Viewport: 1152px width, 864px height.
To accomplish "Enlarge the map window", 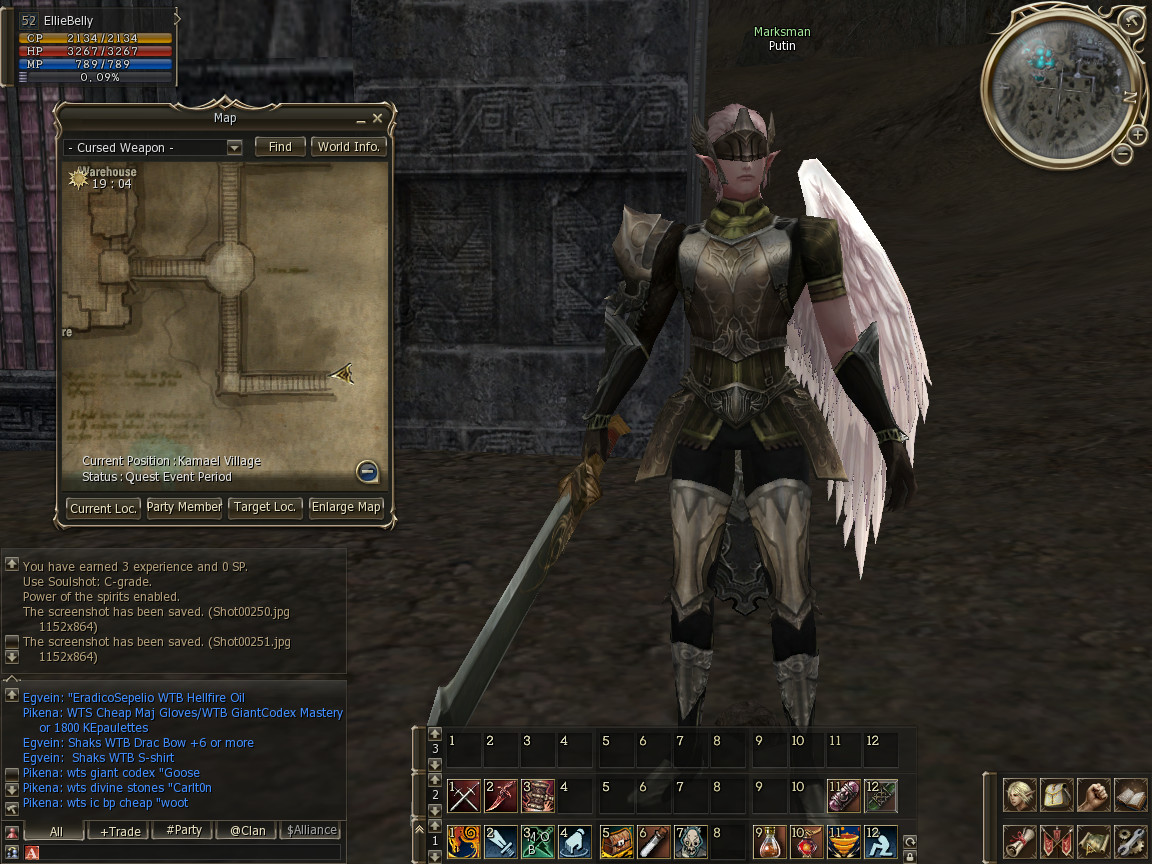I will click(x=346, y=507).
